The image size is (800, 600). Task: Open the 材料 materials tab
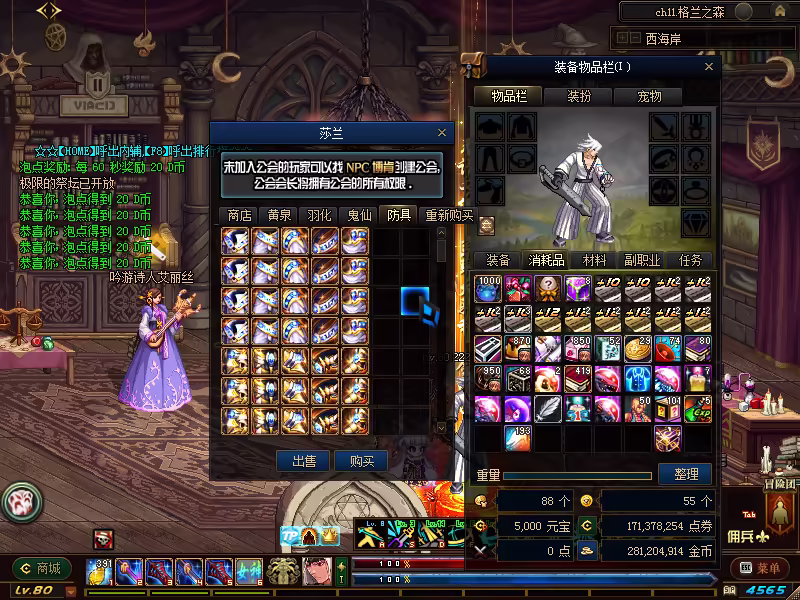594,260
